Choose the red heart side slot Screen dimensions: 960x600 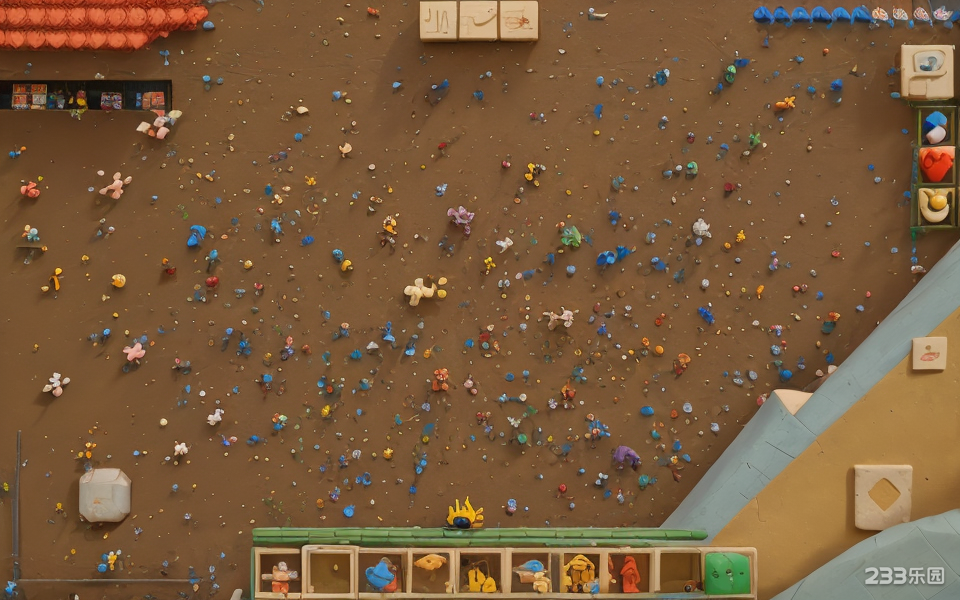click(x=936, y=164)
